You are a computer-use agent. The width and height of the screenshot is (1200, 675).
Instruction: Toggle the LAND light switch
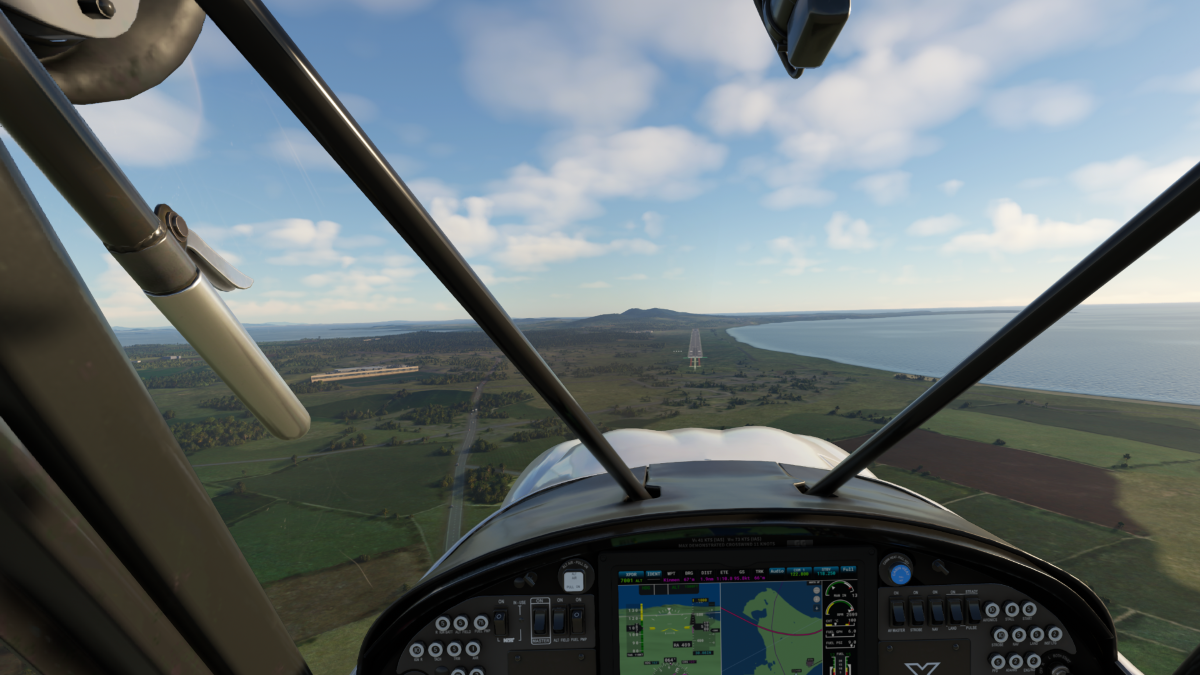pyautogui.click(x=955, y=612)
